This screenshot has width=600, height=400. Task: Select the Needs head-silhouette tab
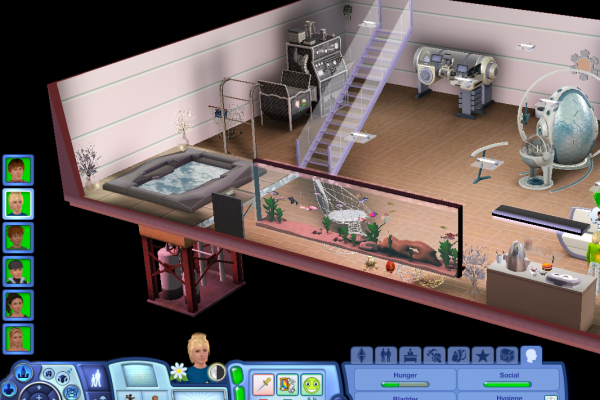(x=530, y=355)
